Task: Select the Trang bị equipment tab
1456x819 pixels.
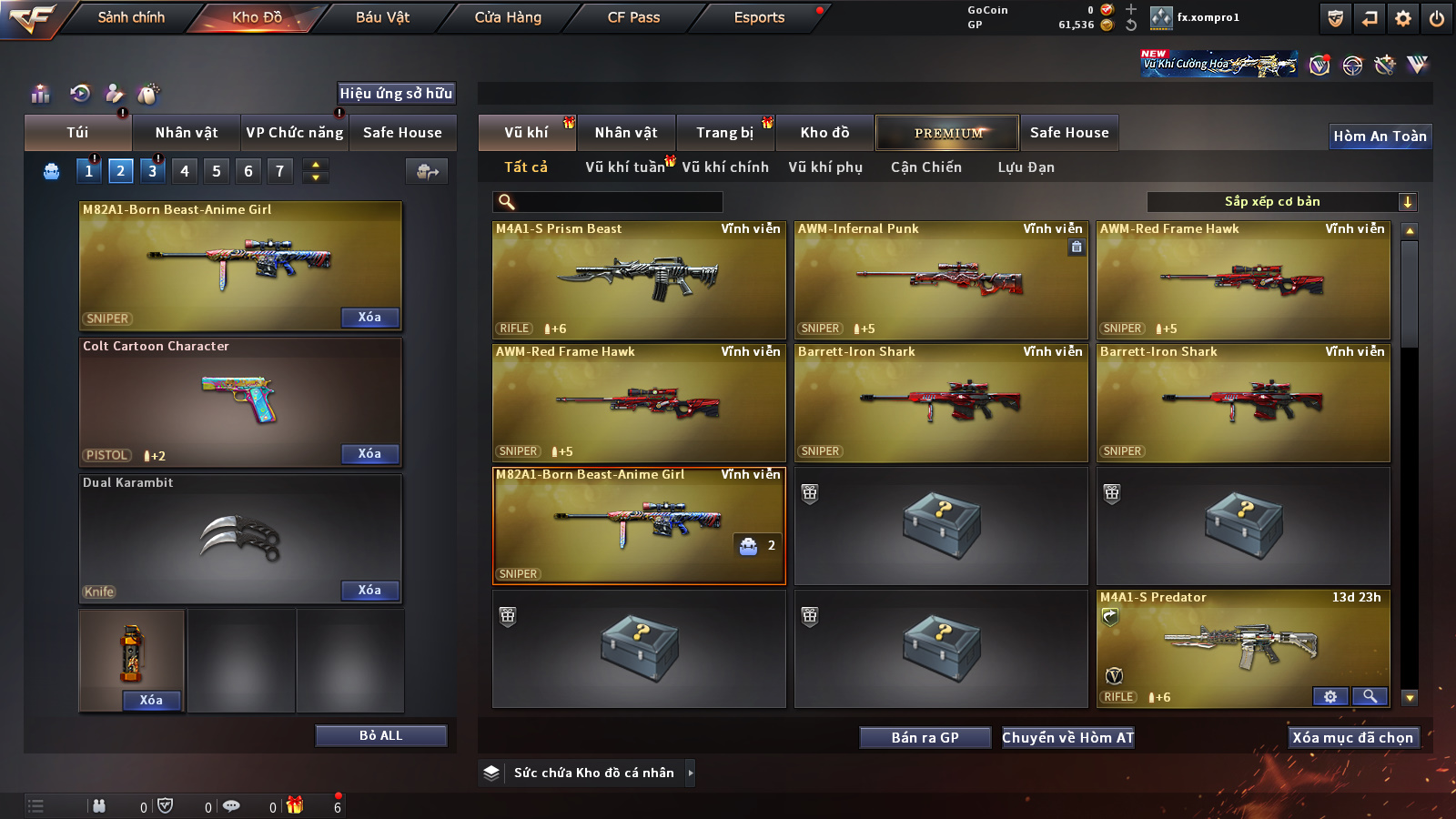Action: (x=724, y=133)
